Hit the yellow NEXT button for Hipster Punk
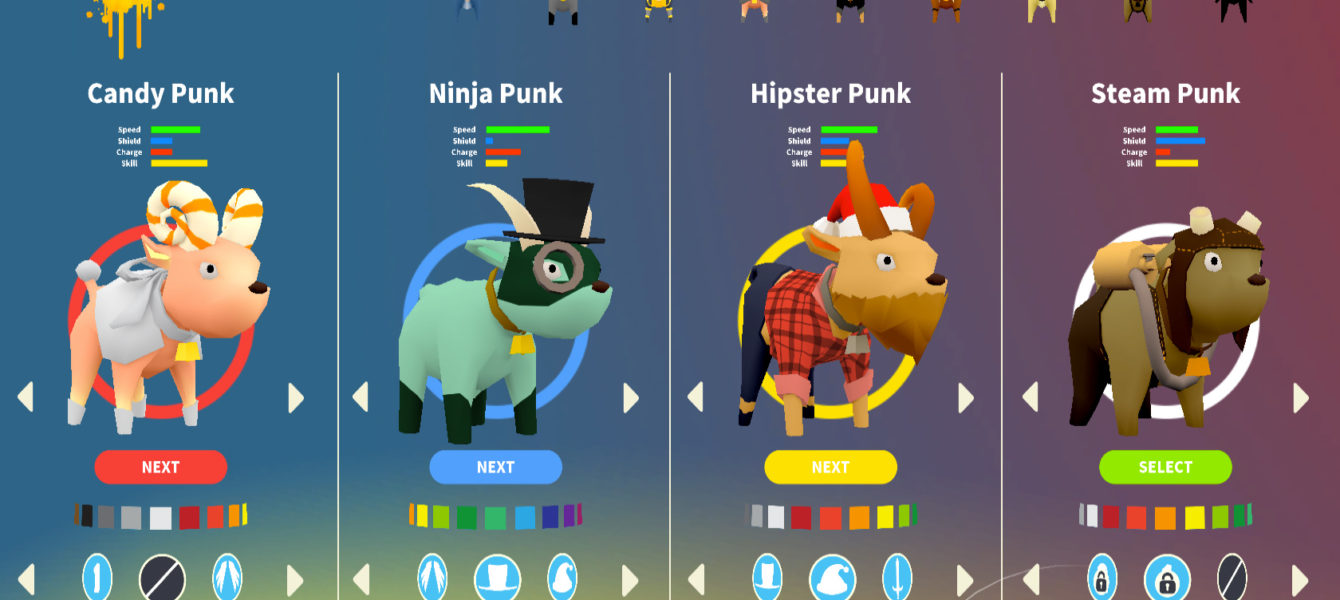The image size is (1340, 600). click(830, 467)
